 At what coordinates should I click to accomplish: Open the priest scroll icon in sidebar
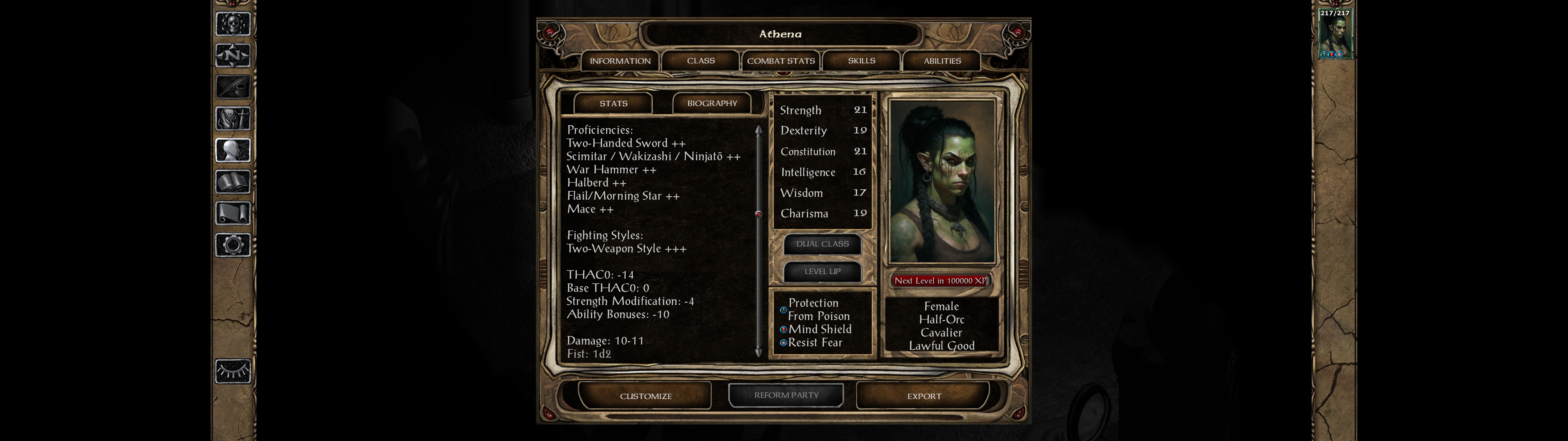(x=233, y=214)
